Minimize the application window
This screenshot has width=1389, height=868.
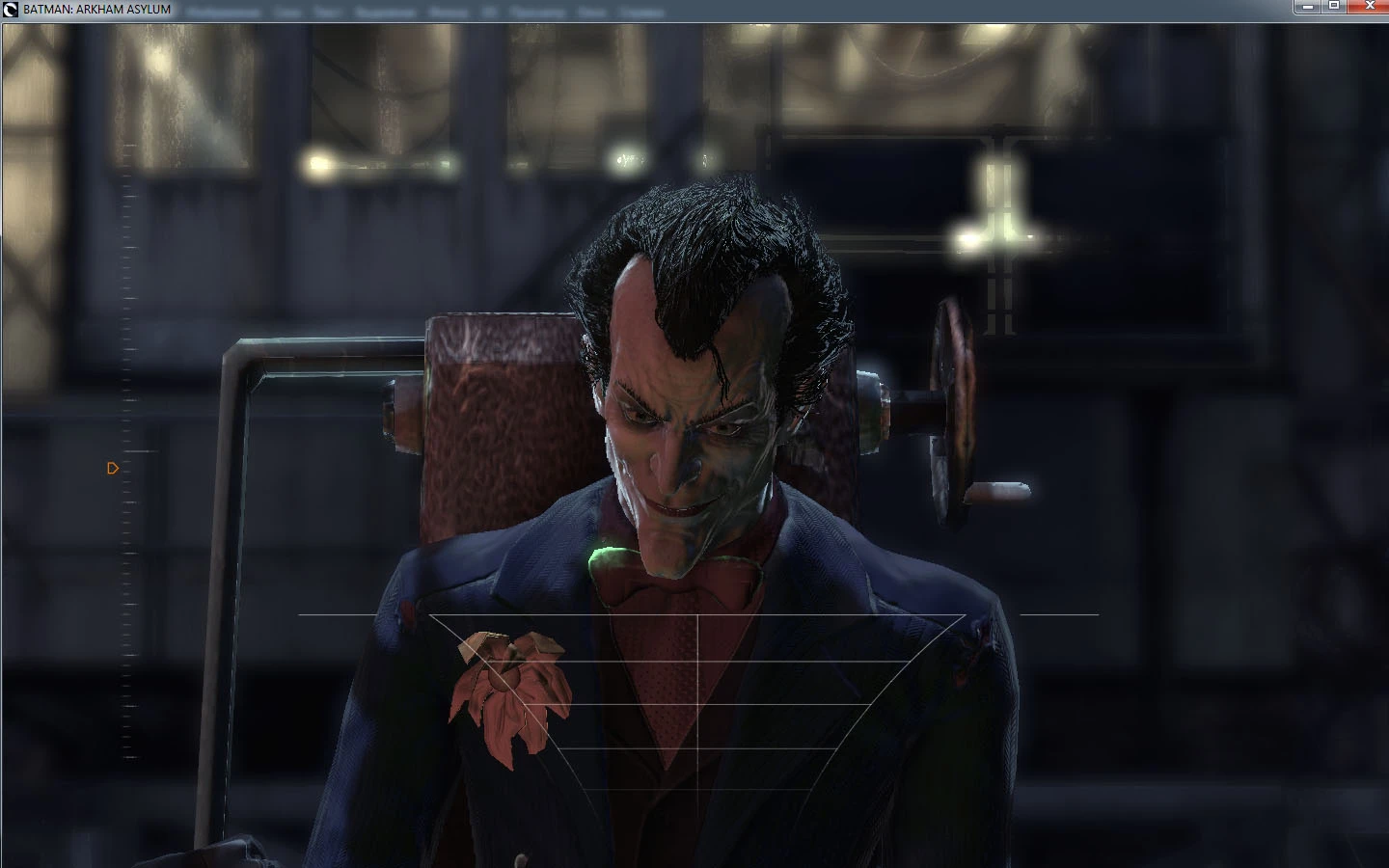1308,8
